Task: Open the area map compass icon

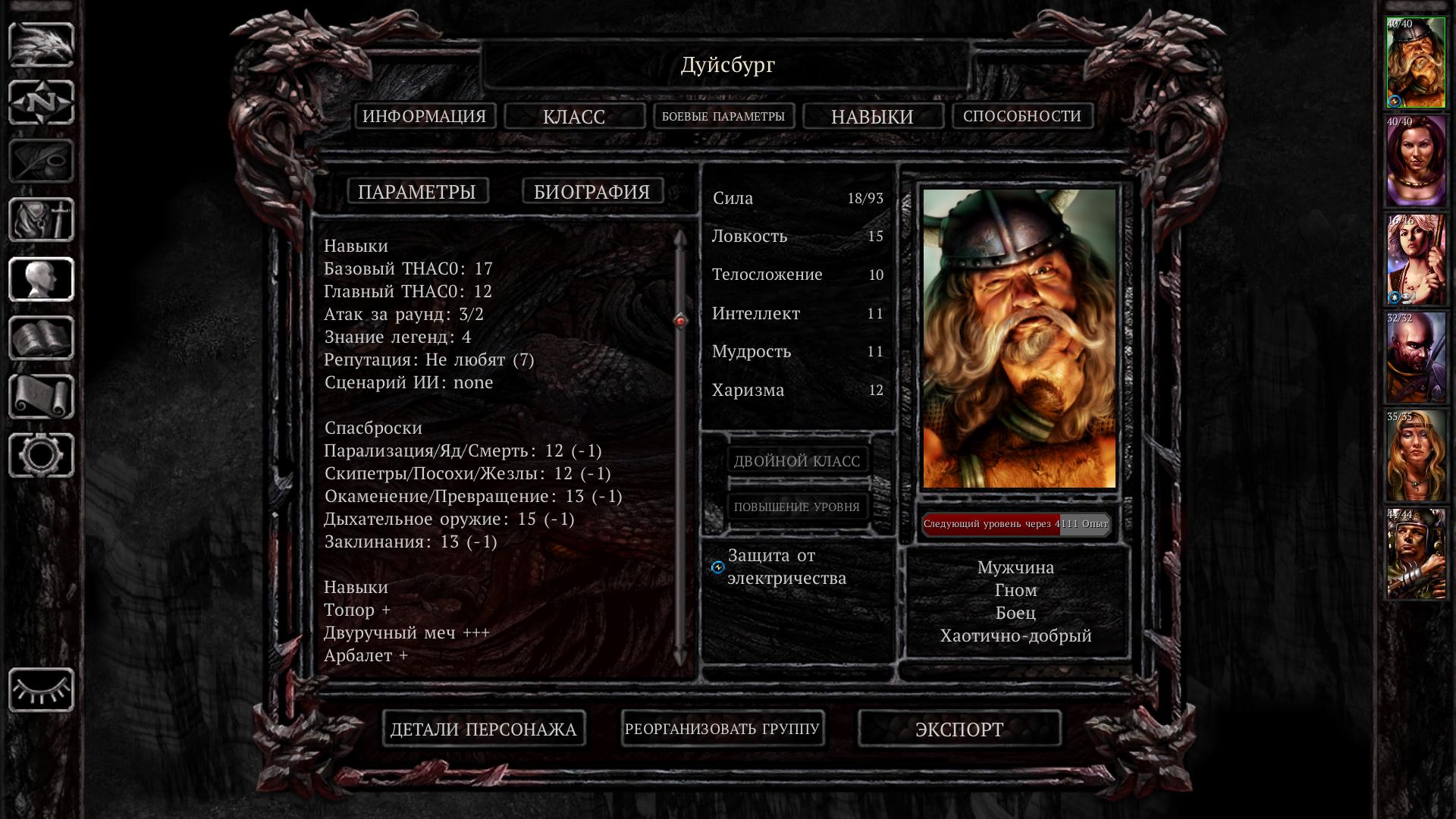Action: coord(41,102)
